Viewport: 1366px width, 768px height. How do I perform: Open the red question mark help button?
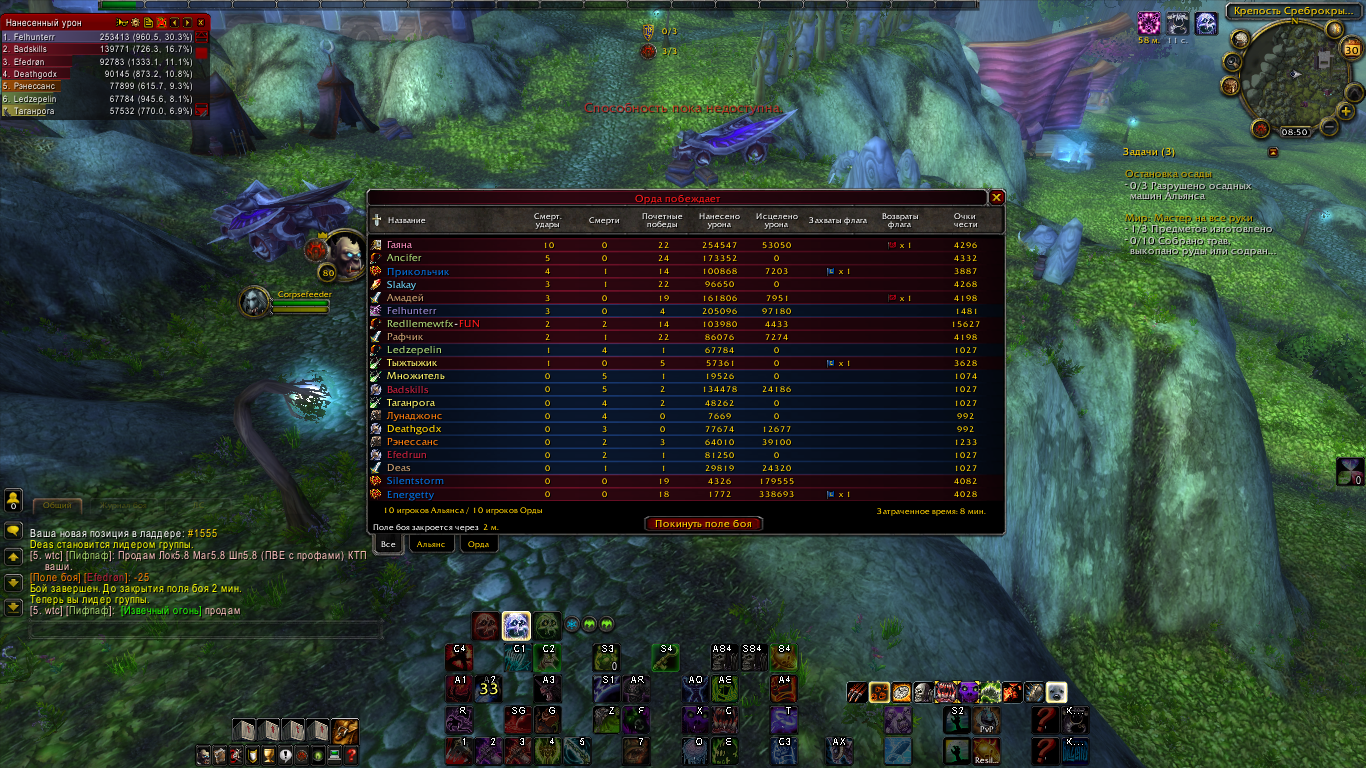tap(351, 755)
